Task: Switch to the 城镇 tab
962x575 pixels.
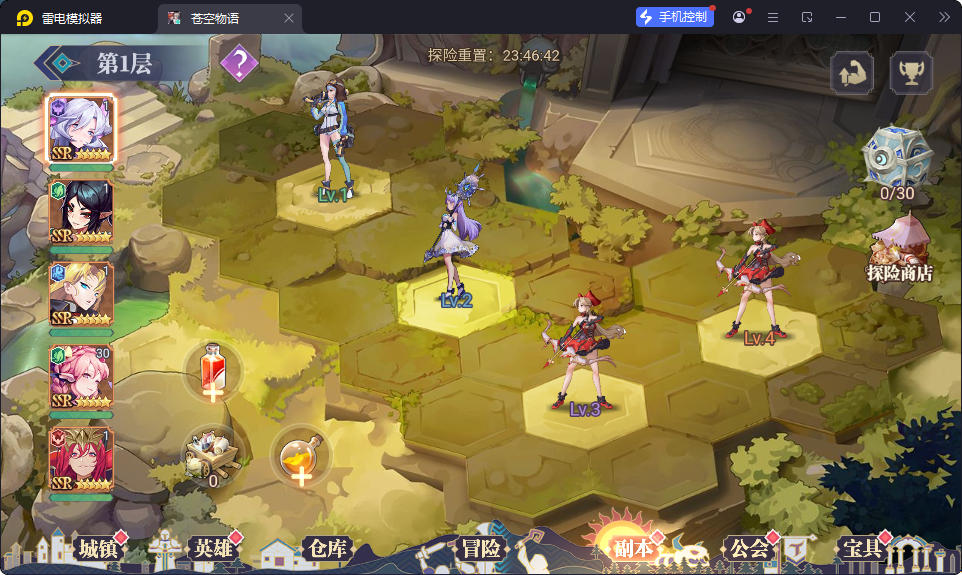Action: point(97,548)
